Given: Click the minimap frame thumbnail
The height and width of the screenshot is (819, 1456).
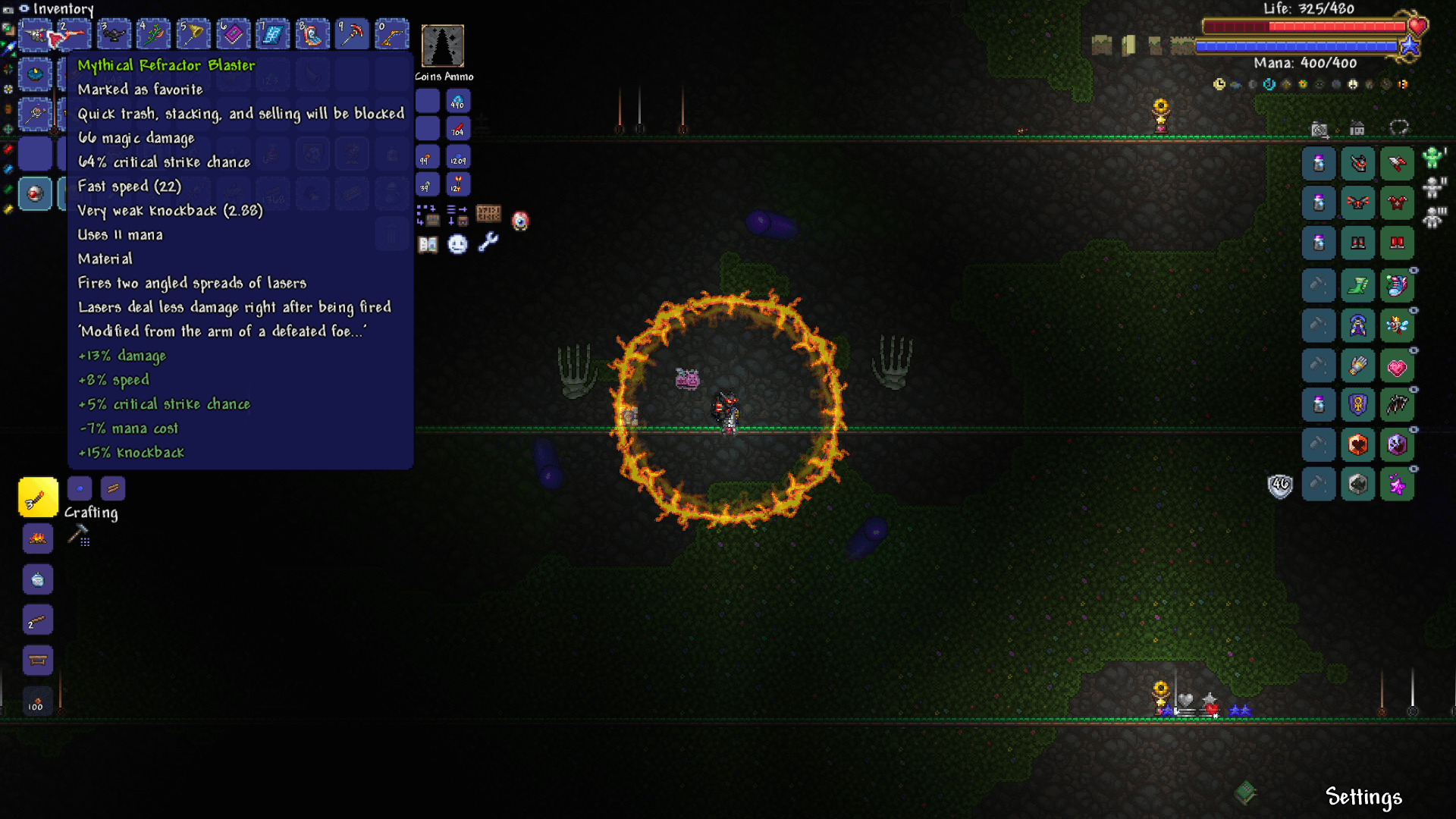Looking at the screenshot, I should [443, 45].
